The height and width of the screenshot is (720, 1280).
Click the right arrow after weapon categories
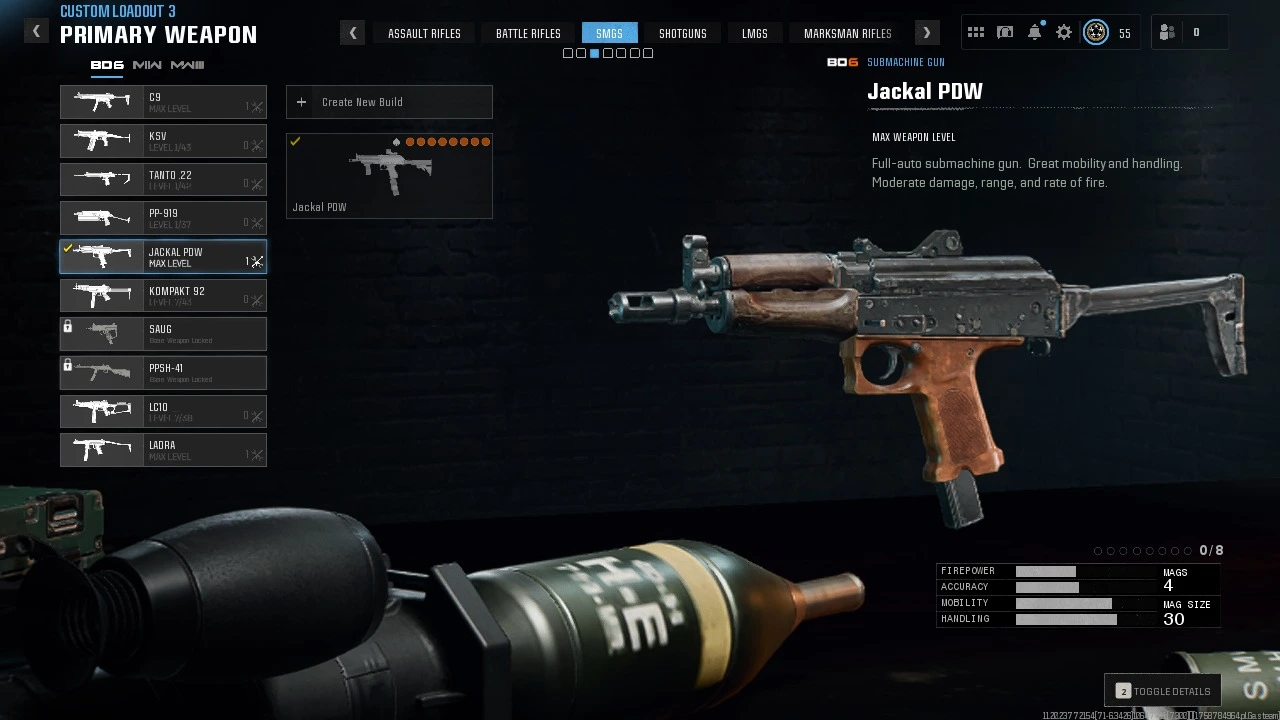pos(926,33)
